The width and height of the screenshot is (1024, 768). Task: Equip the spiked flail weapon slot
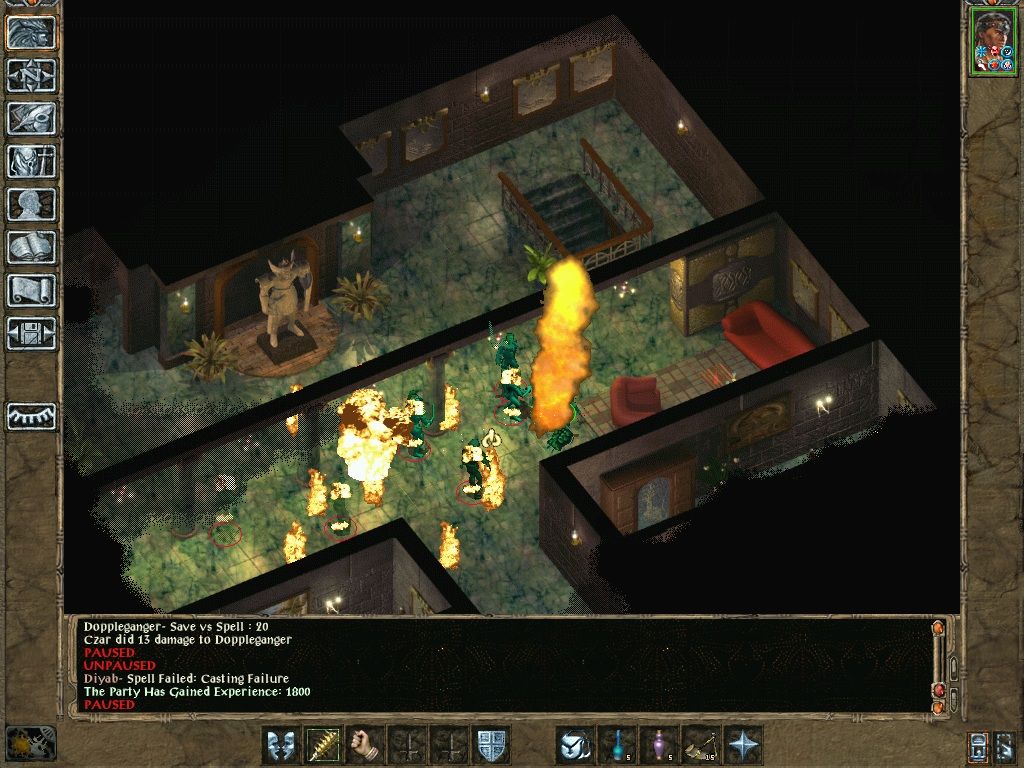323,745
